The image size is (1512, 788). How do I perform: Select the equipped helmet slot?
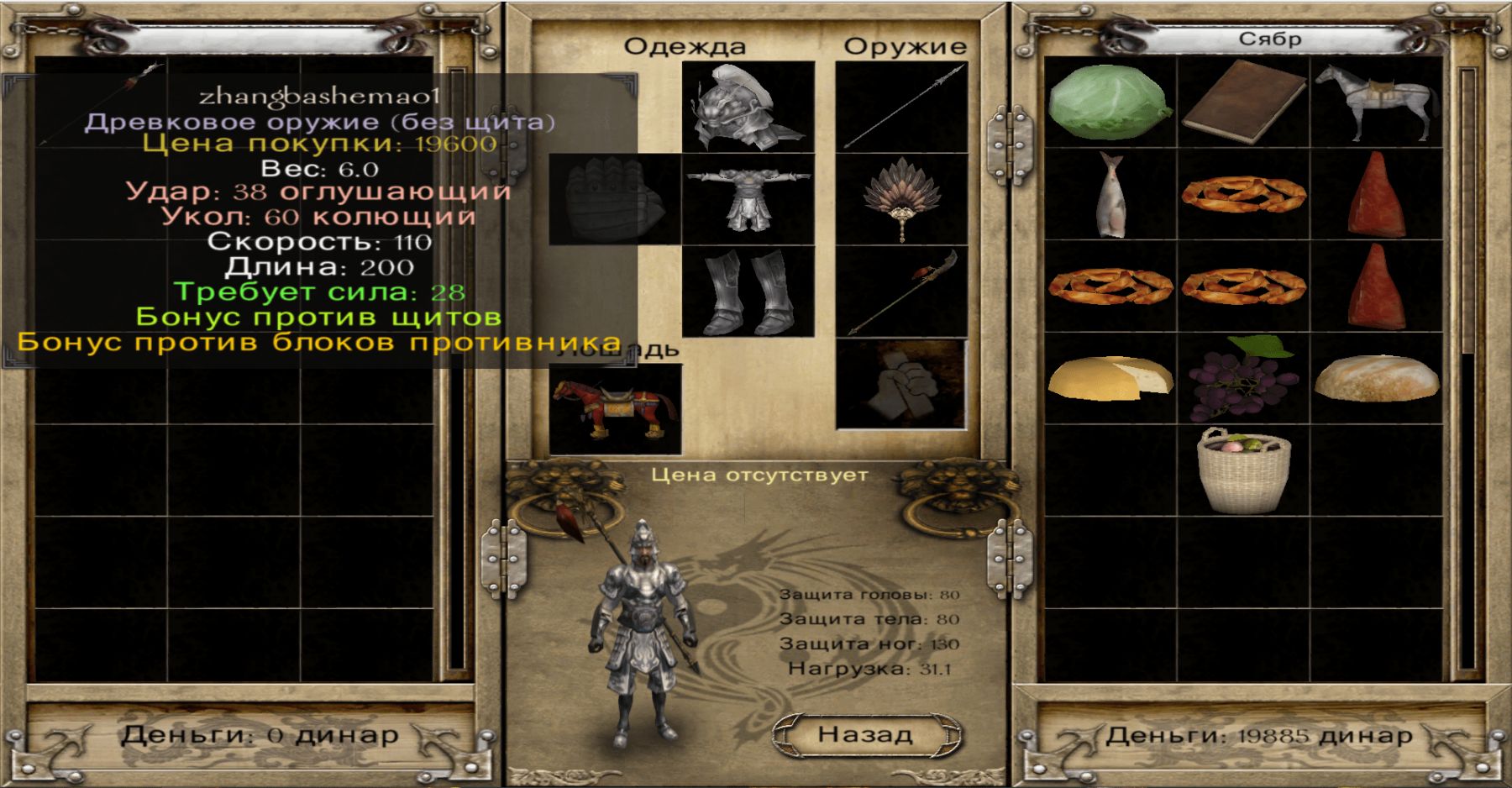pyautogui.click(x=748, y=107)
